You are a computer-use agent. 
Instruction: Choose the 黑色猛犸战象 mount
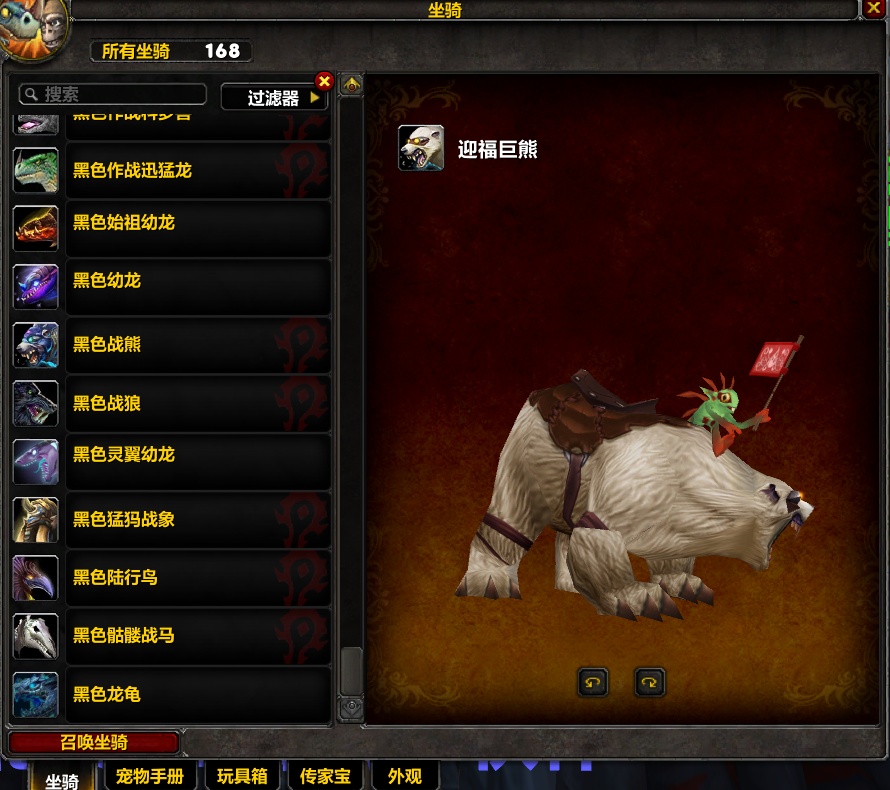pos(170,519)
